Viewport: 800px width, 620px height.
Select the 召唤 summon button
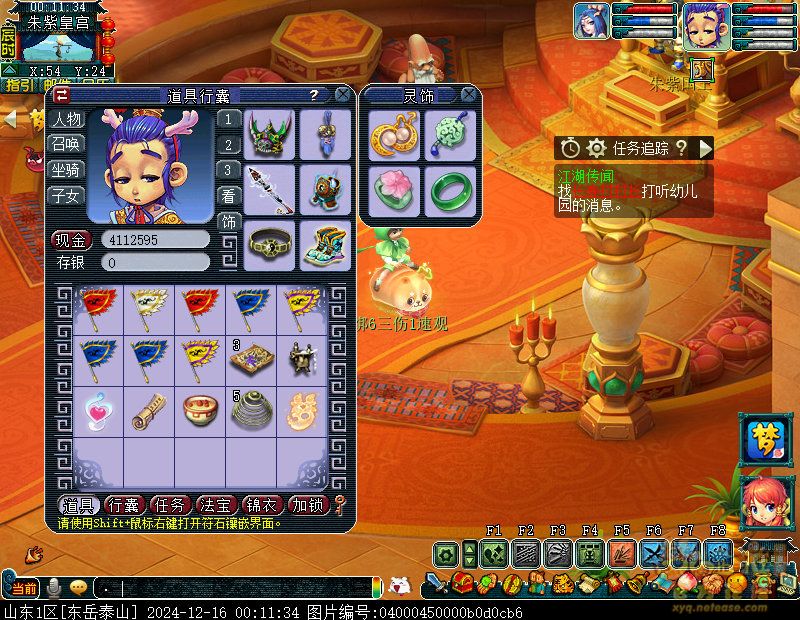[66, 145]
